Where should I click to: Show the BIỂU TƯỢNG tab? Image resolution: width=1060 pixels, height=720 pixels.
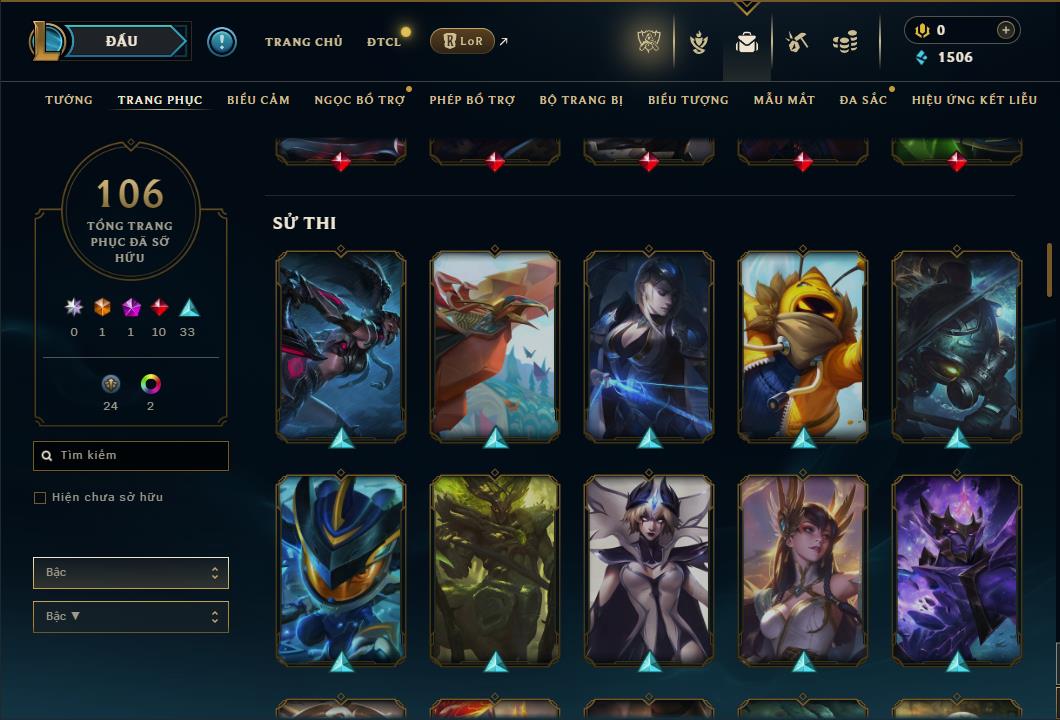(688, 100)
